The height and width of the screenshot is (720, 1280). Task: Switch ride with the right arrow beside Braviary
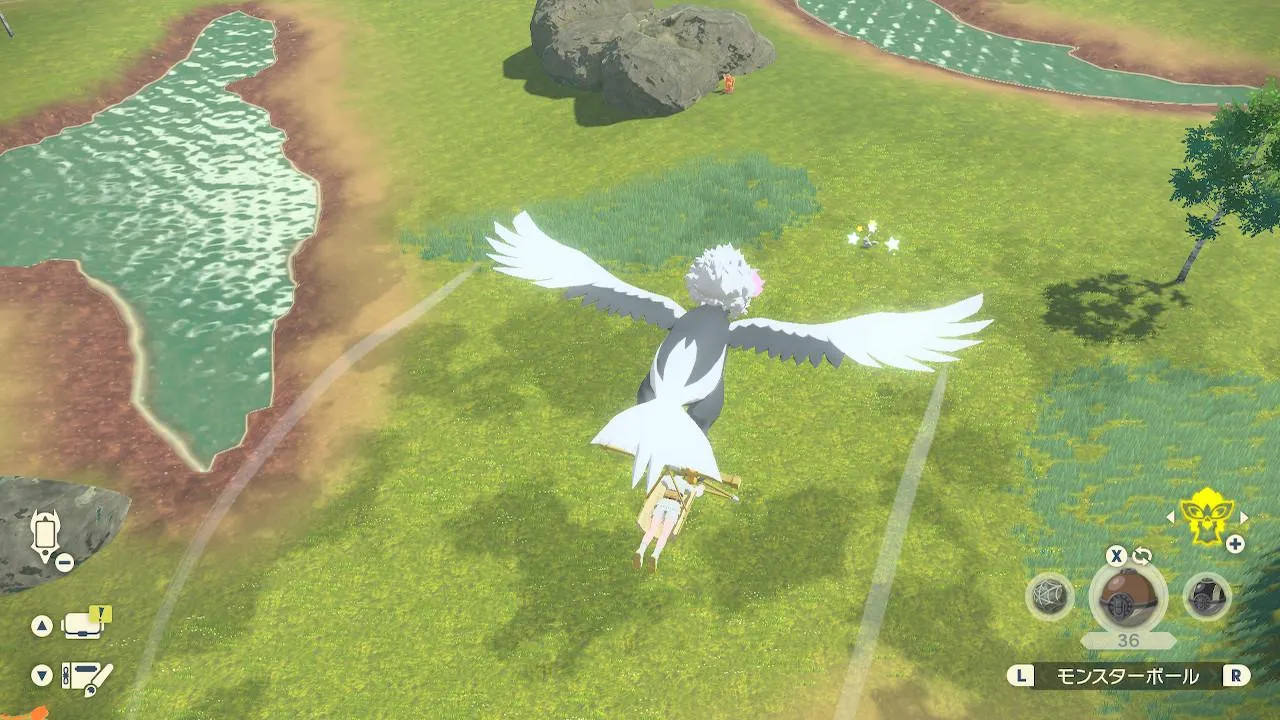click(x=1244, y=517)
